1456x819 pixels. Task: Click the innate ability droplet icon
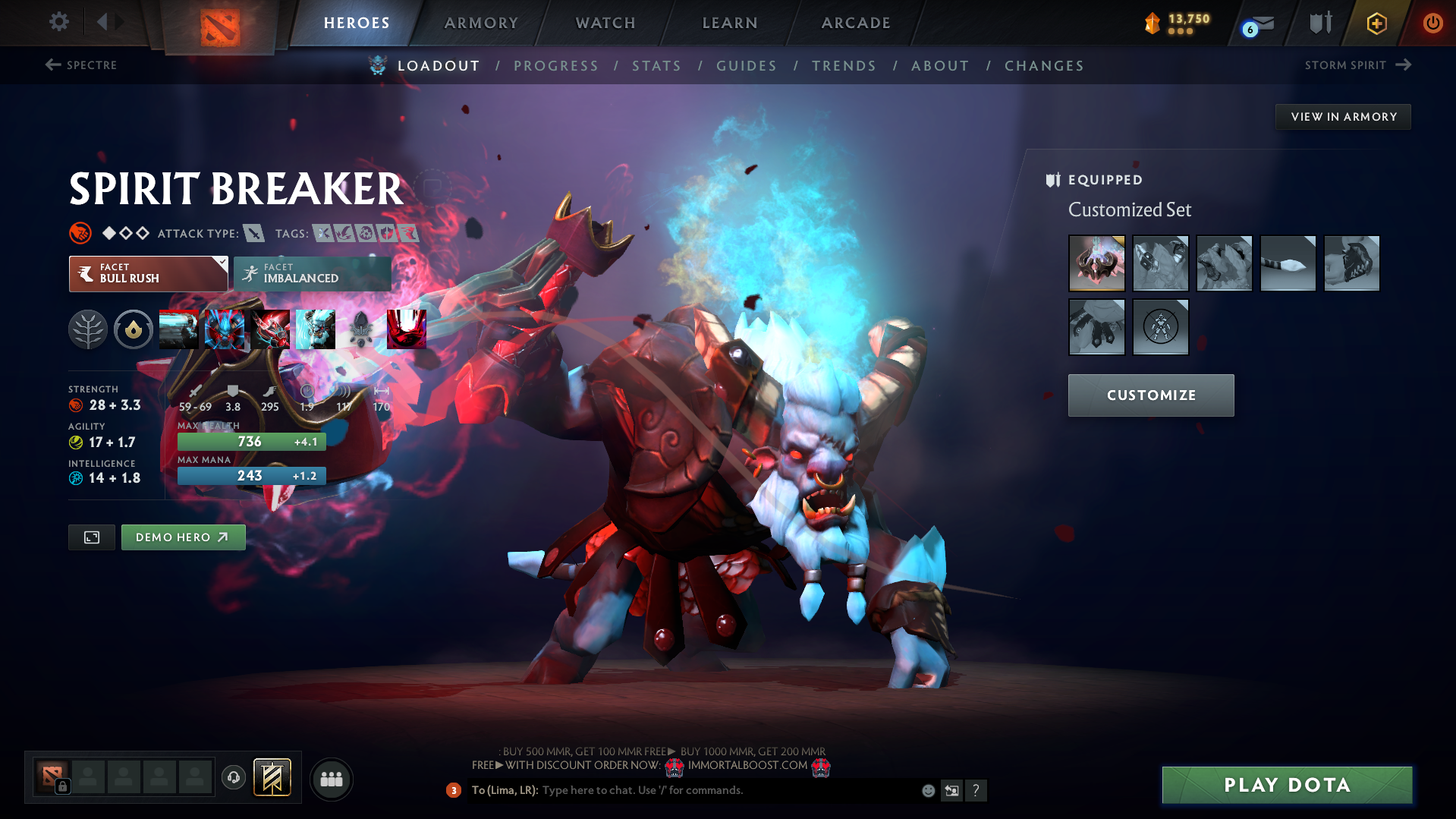tap(134, 329)
